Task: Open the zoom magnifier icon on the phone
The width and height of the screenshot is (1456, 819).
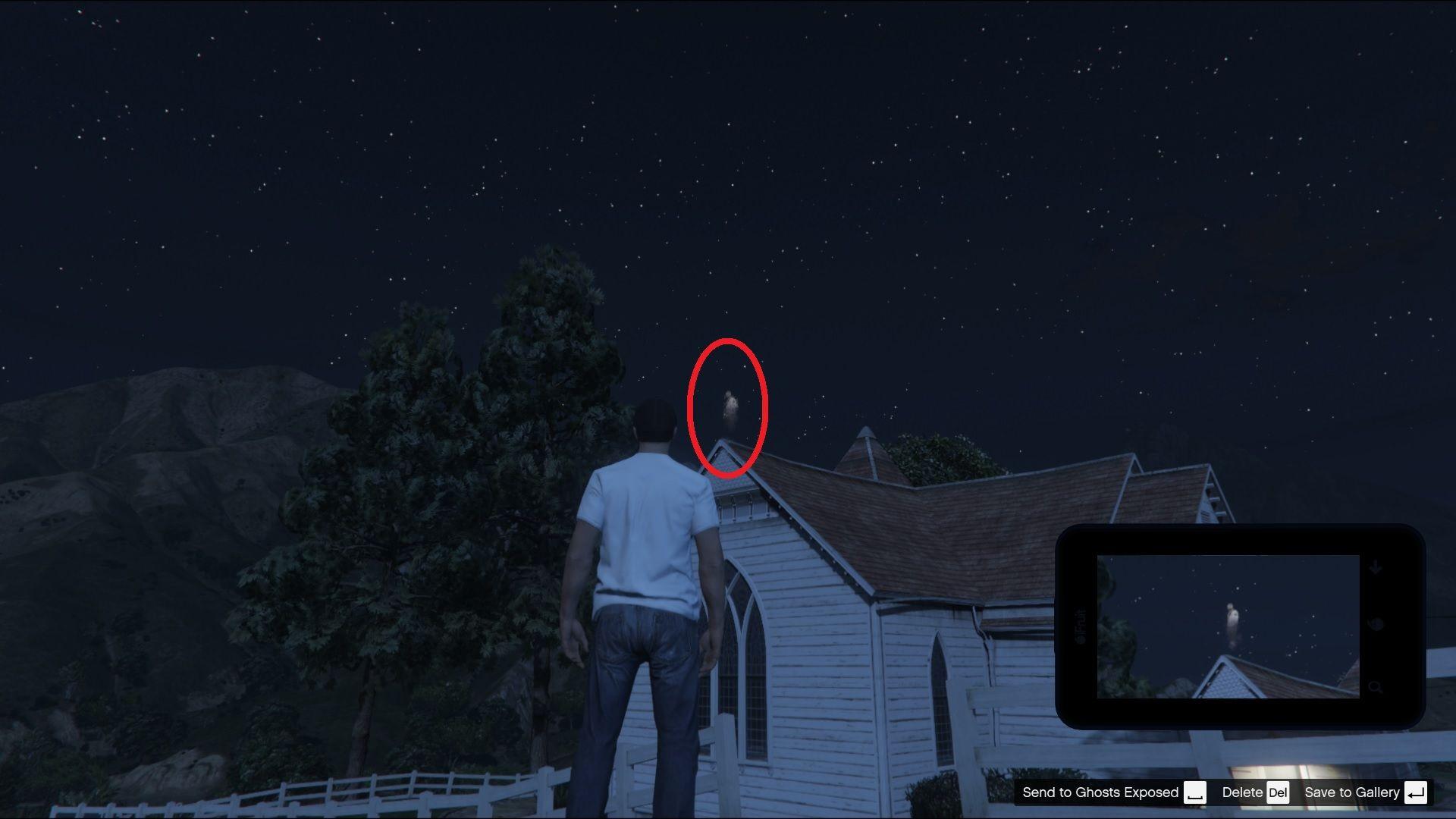Action: 1376,688
